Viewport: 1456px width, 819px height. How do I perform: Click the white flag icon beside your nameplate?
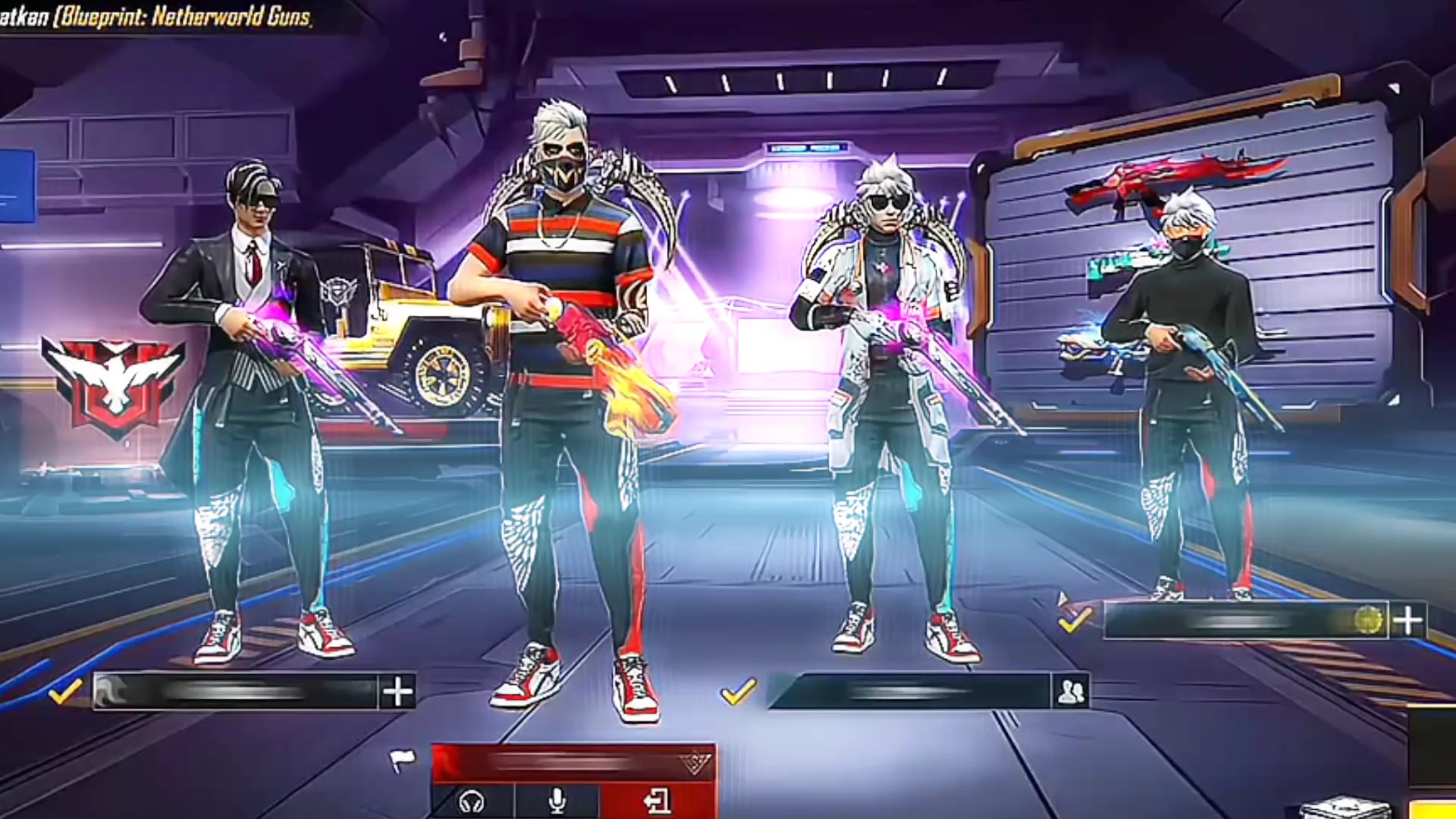pos(402,759)
